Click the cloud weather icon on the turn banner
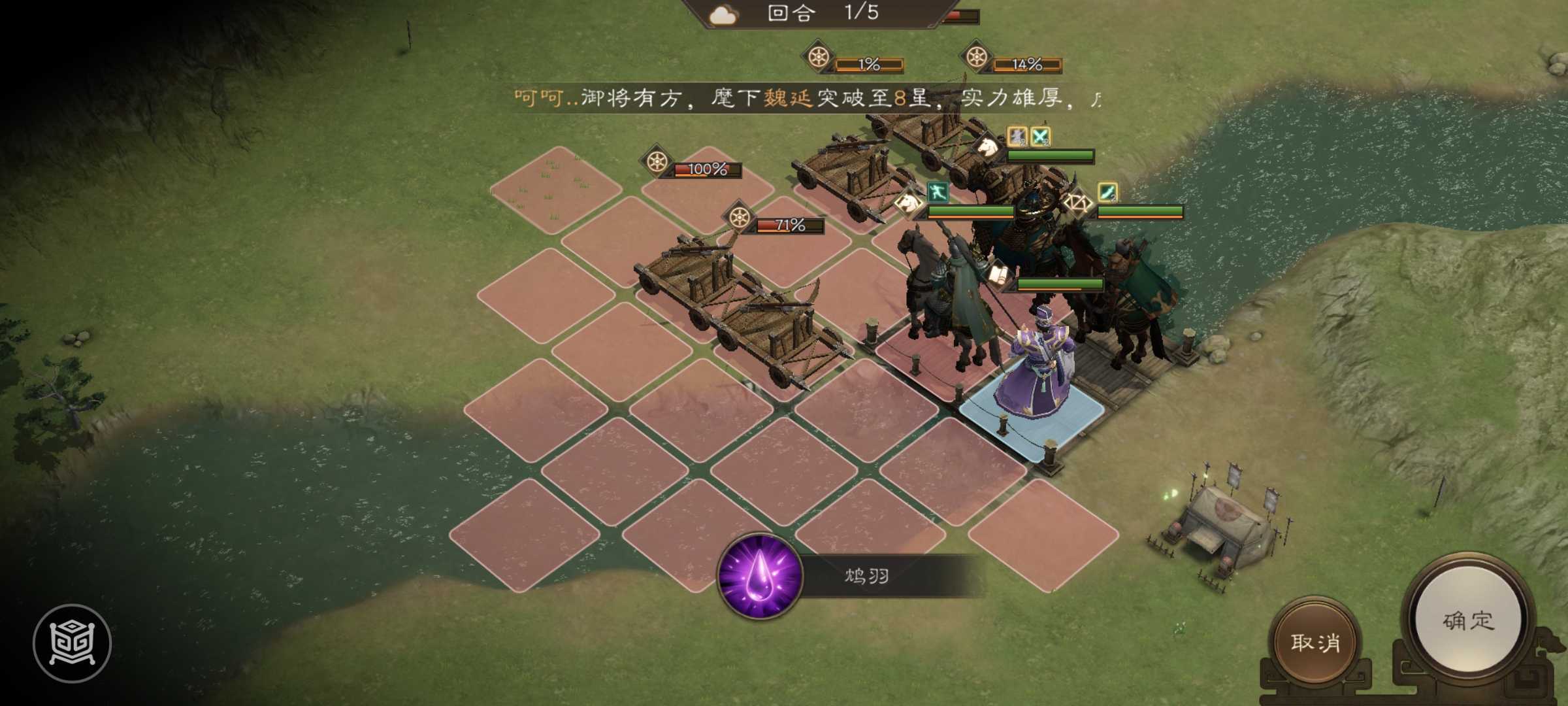1568x706 pixels. (x=725, y=16)
